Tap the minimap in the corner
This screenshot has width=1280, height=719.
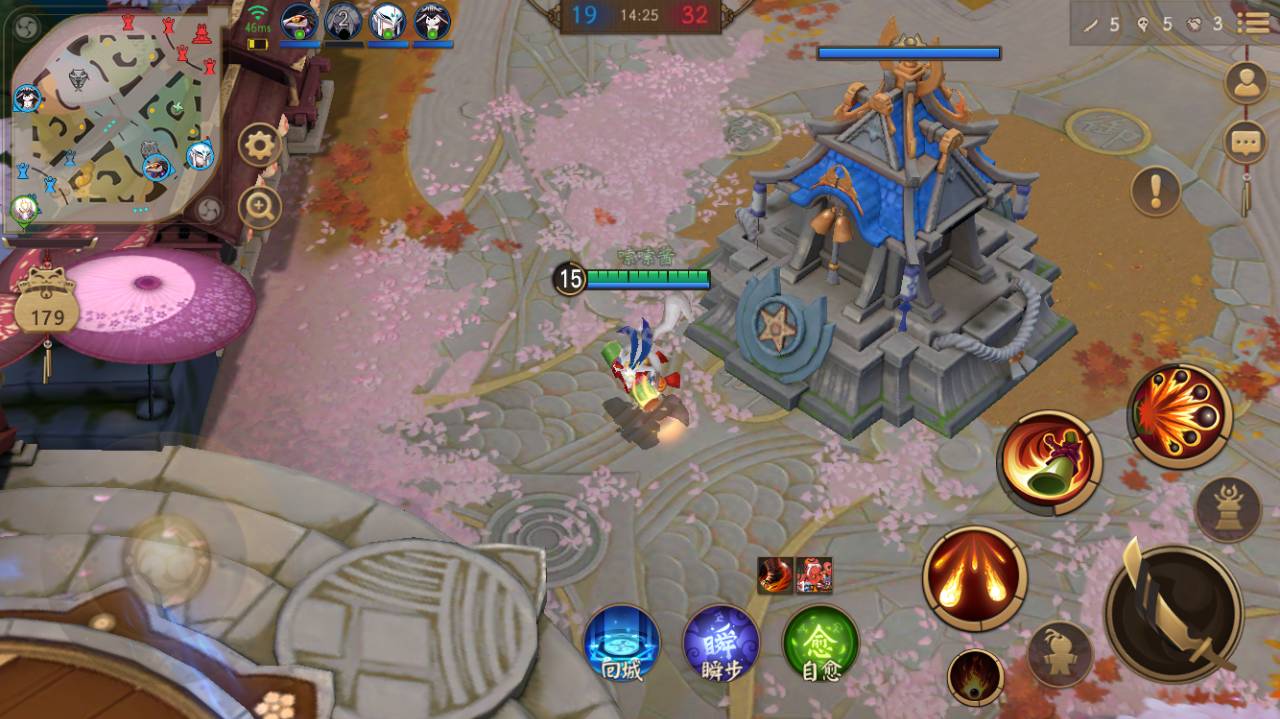(110, 118)
